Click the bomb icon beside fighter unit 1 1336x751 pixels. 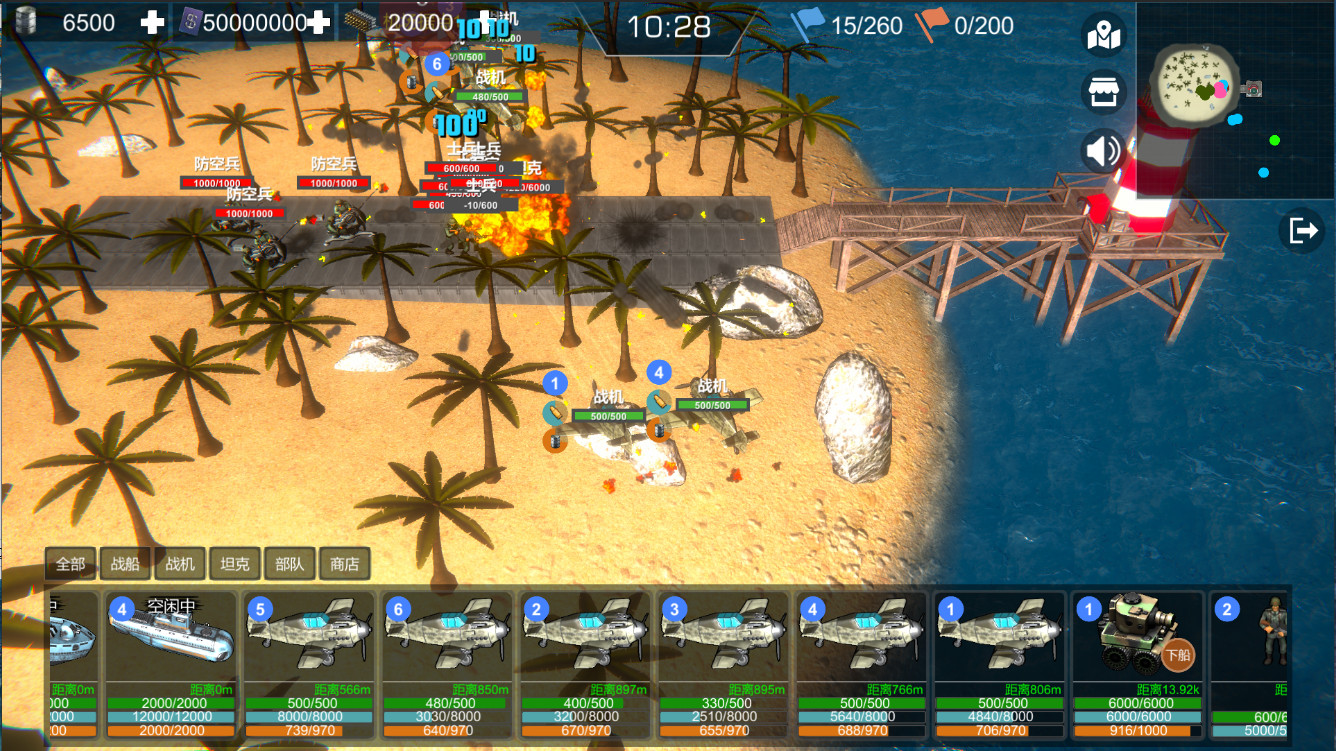coord(556,413)
